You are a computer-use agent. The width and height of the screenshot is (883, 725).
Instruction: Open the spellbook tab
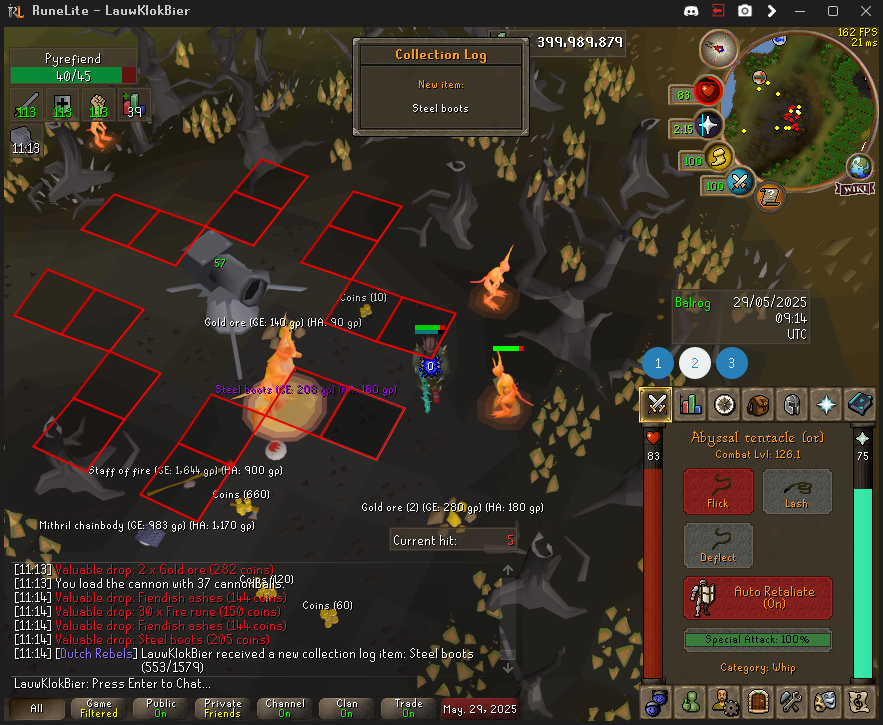click(x=860, y=404)
